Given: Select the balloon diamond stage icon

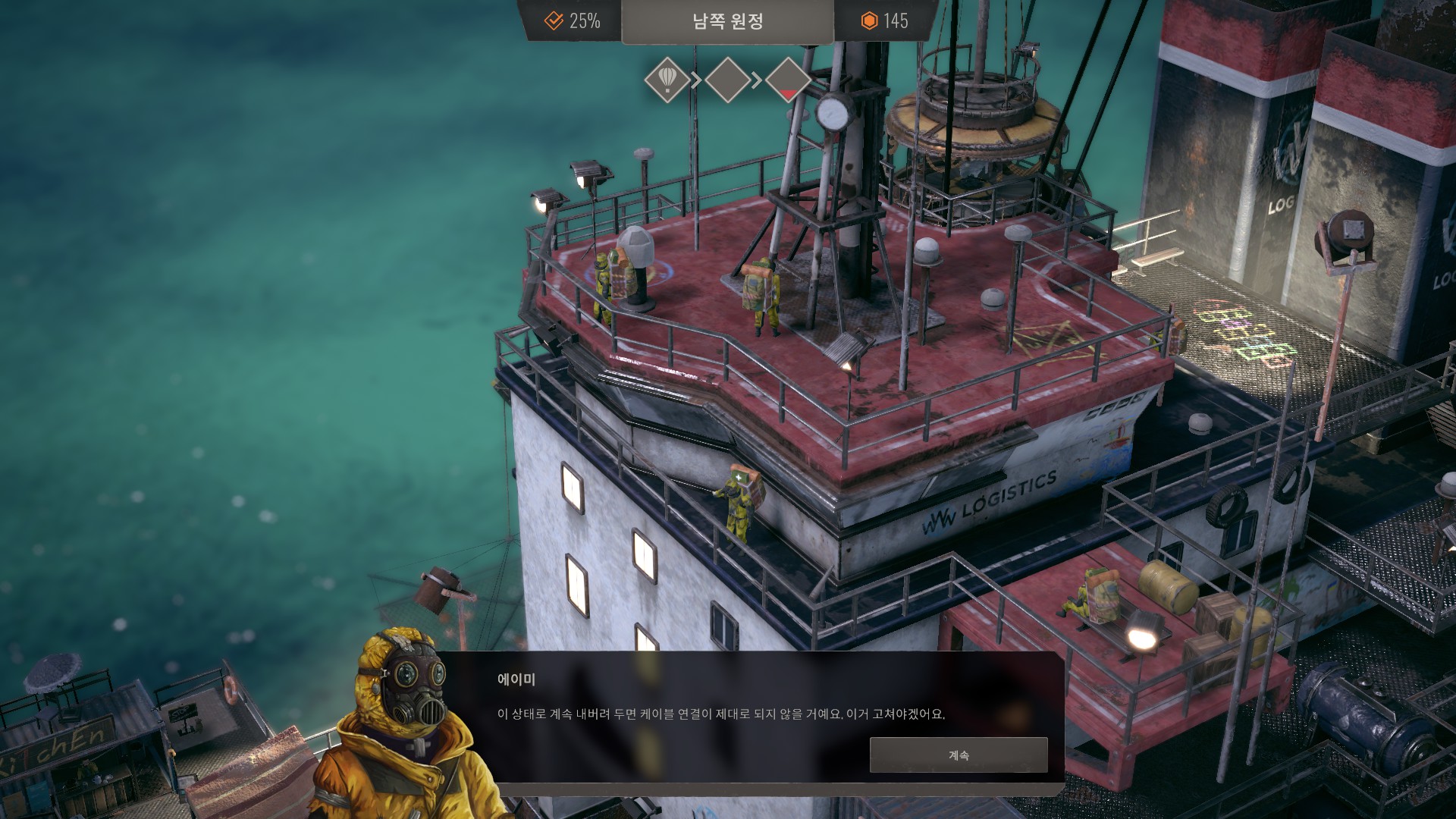Looking at the screenshot, I should click(667, 80).
